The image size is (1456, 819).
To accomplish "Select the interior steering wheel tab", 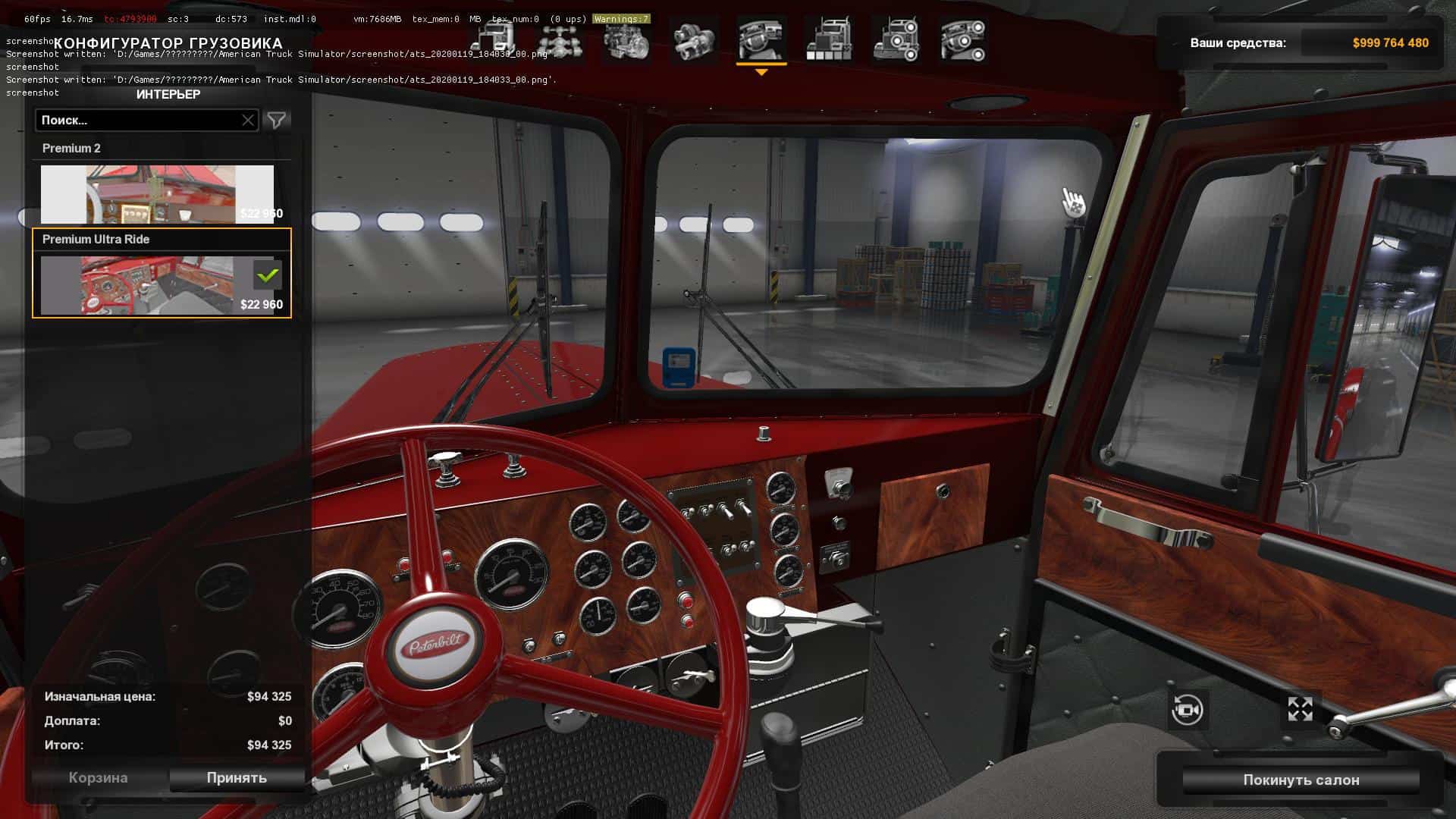I will (x=761, y=40).
